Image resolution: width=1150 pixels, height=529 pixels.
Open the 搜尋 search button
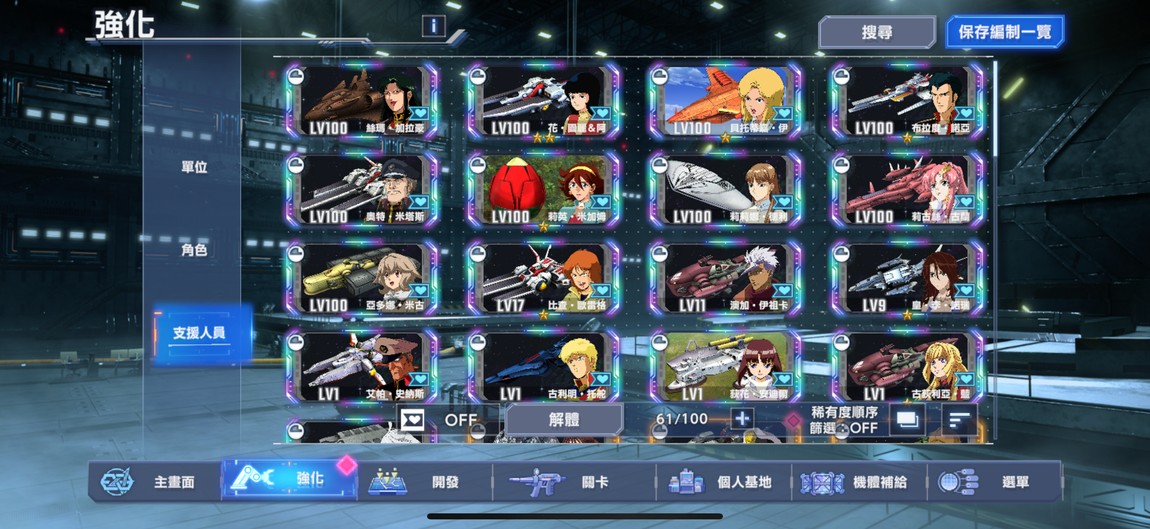tap(876, 32)
